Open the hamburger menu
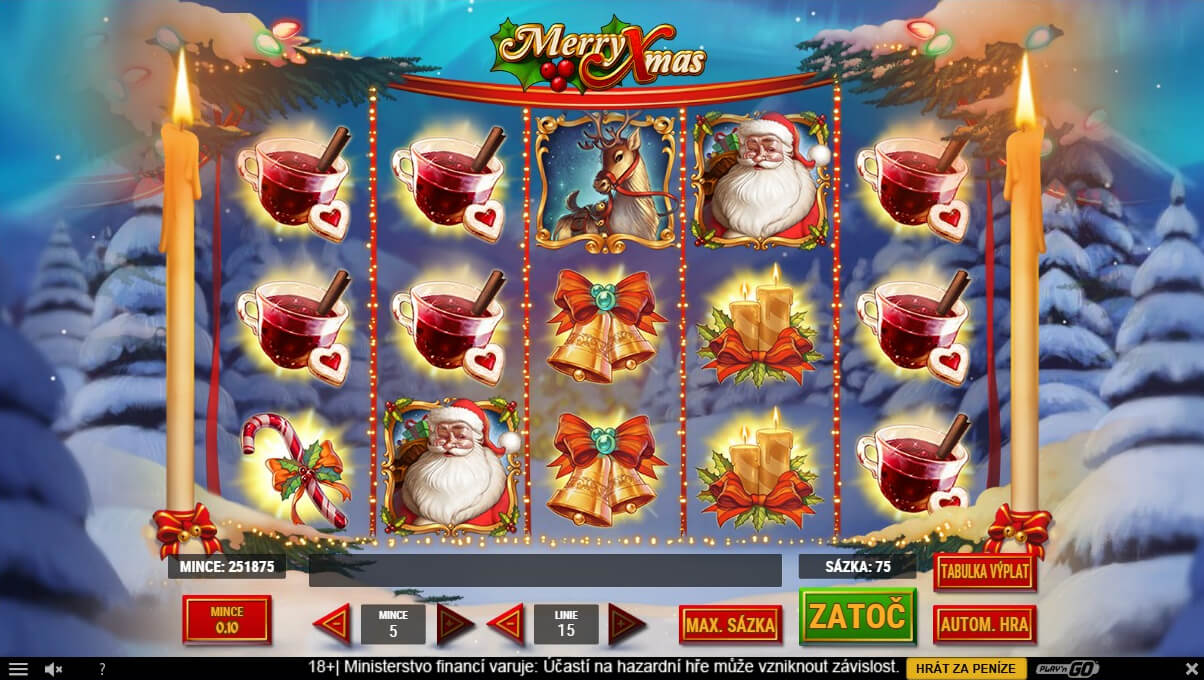This screenshot has height=680, width=1204. [18, 669]
